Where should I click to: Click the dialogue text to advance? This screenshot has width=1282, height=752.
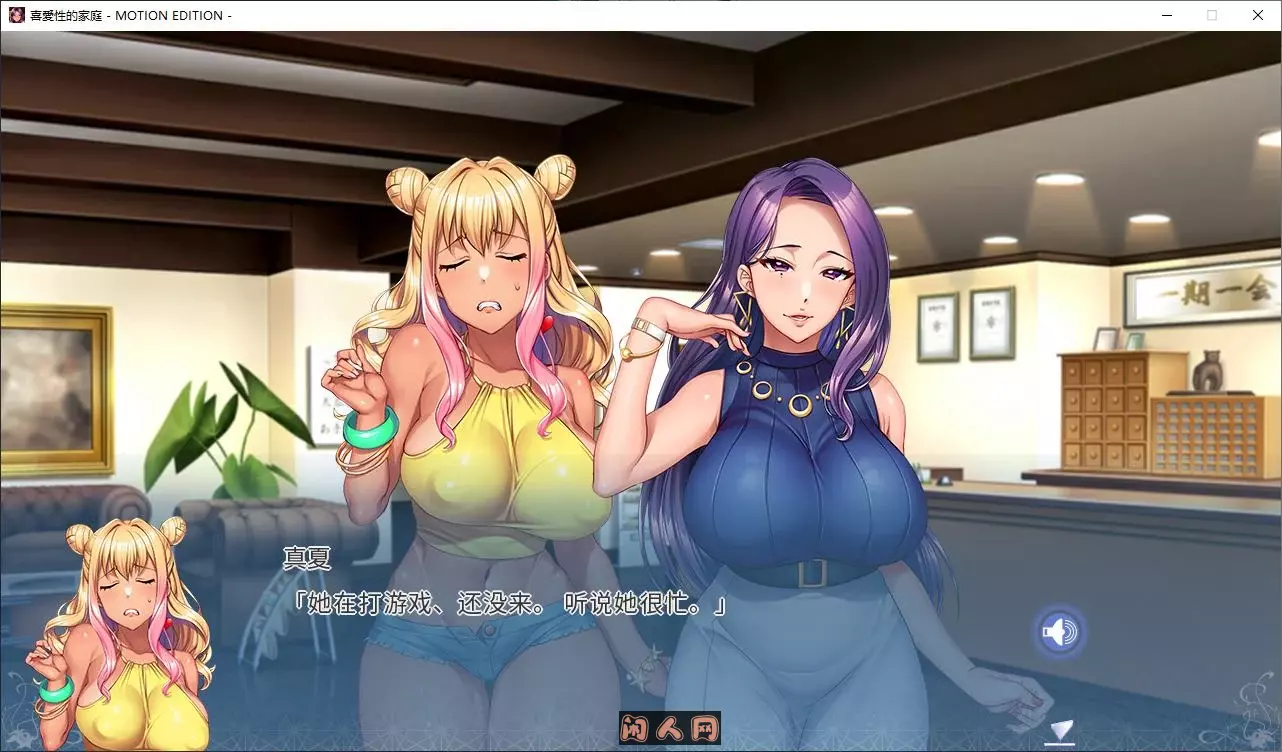[x=508, y=602]
